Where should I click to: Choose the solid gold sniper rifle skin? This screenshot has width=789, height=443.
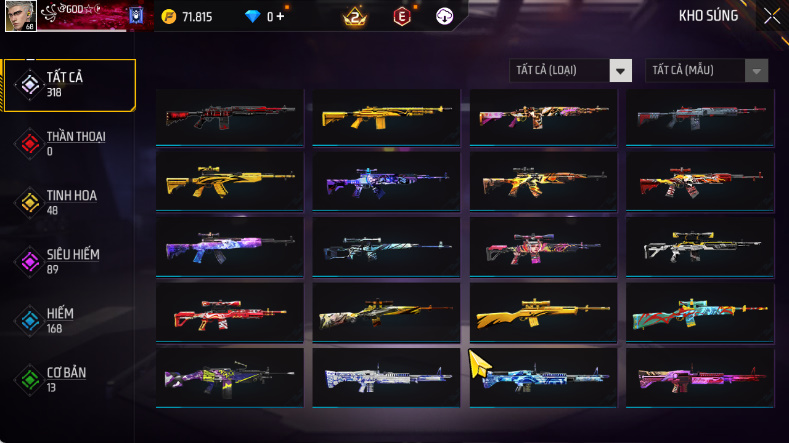click(x=543, y=316)
